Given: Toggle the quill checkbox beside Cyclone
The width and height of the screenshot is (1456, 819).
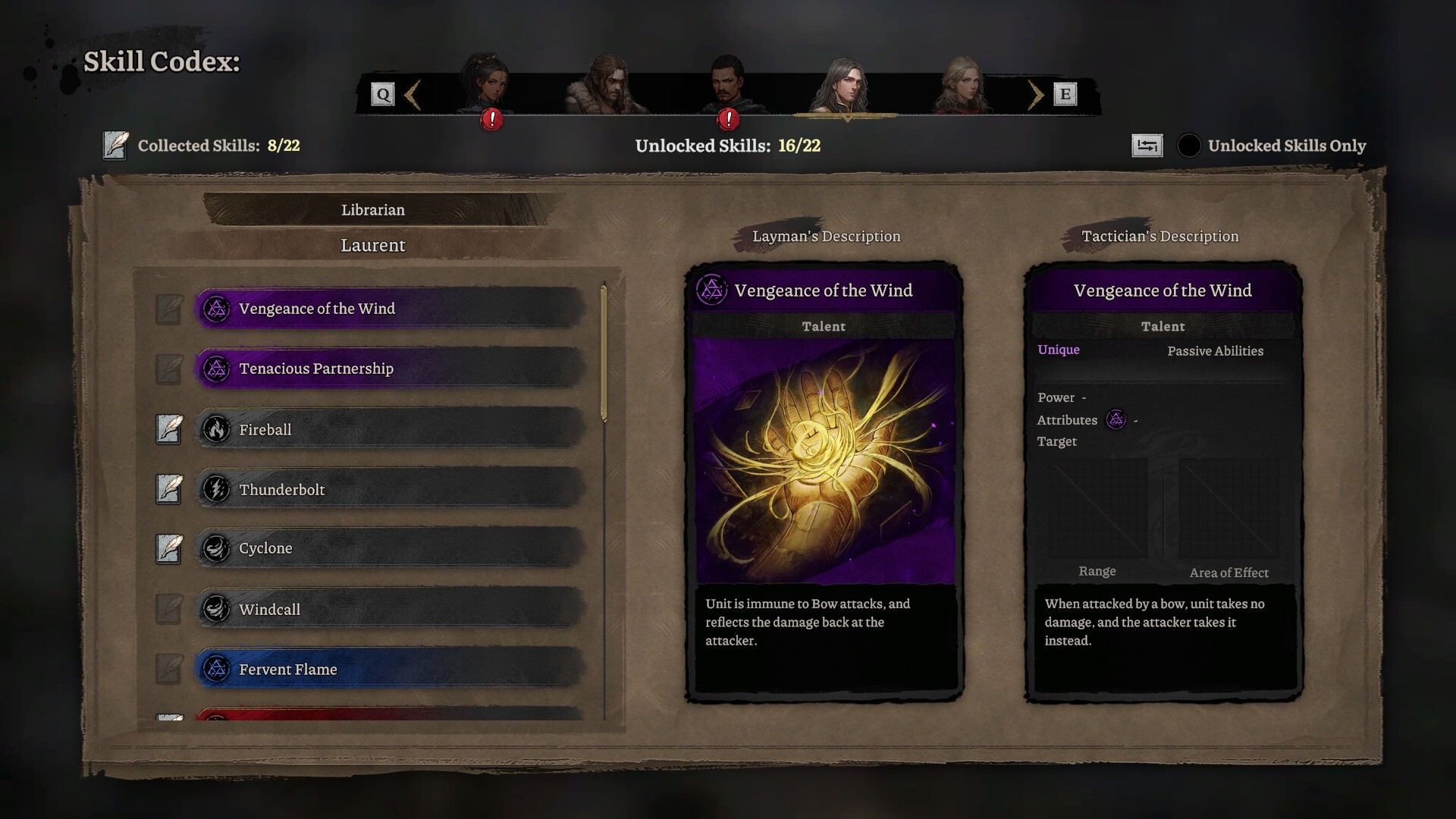Looking at the screenshot, I should (x=169, y=548).
